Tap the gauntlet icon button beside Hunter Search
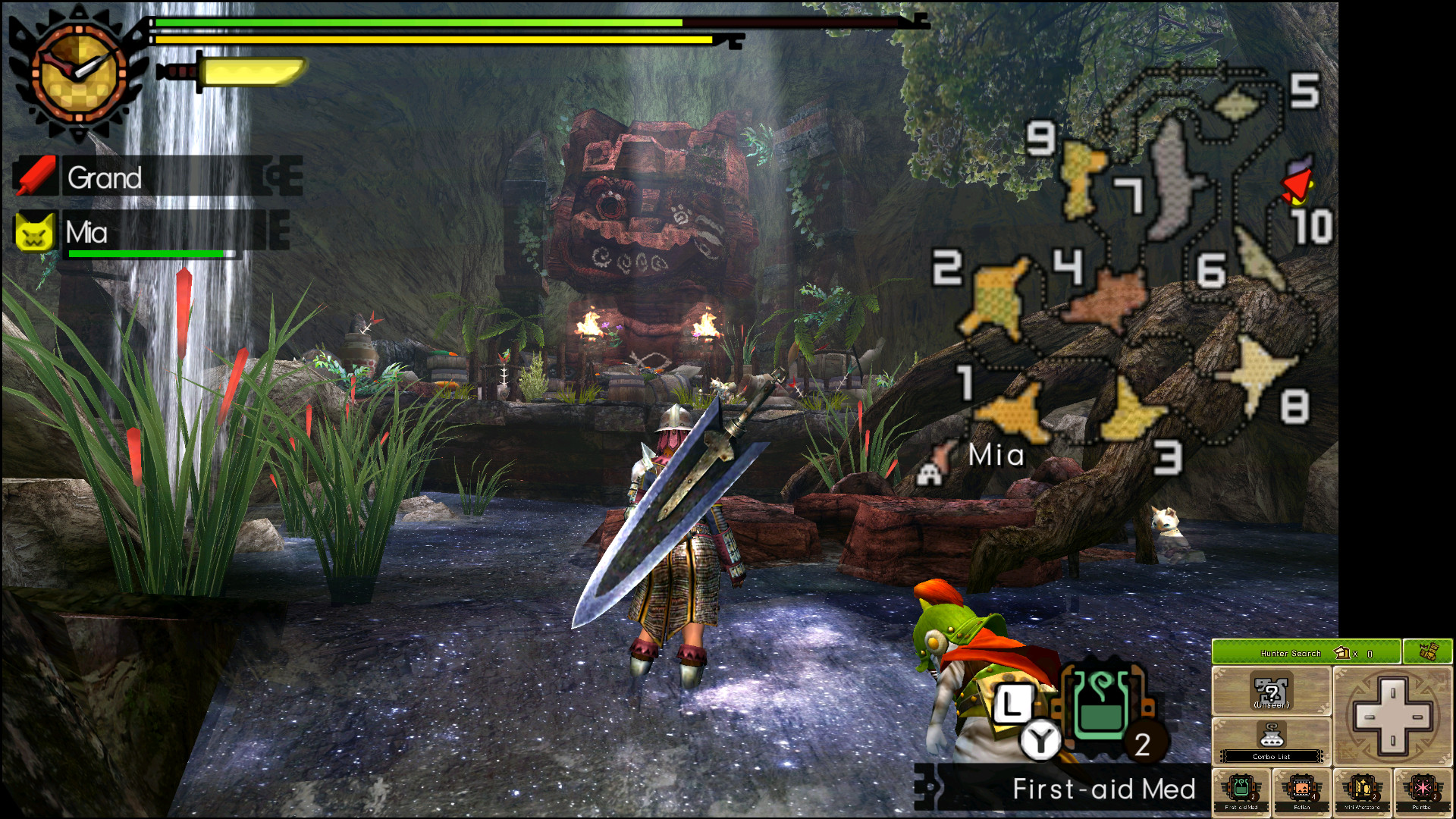The image size is (1456, 819). click(x=1427, y=652)
